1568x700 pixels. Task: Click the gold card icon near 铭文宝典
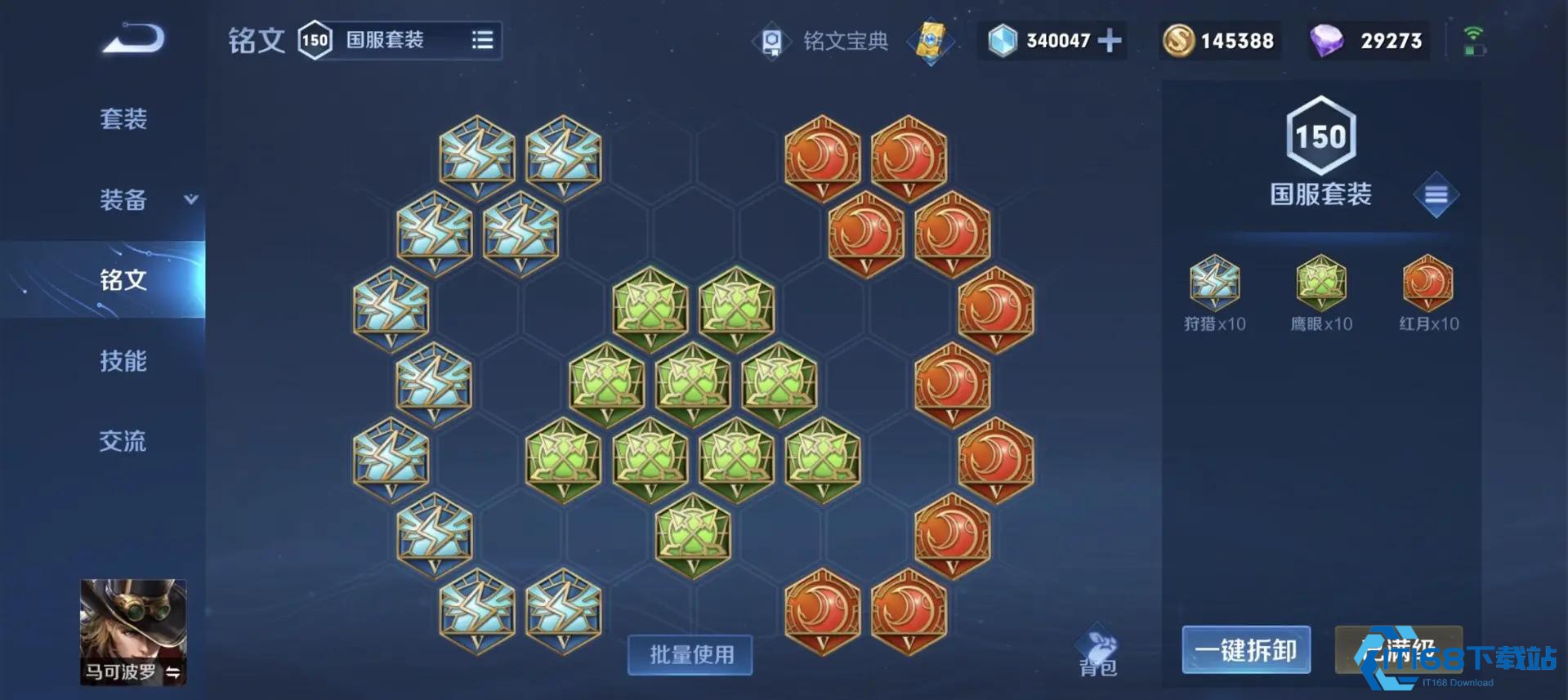(931, 41)
